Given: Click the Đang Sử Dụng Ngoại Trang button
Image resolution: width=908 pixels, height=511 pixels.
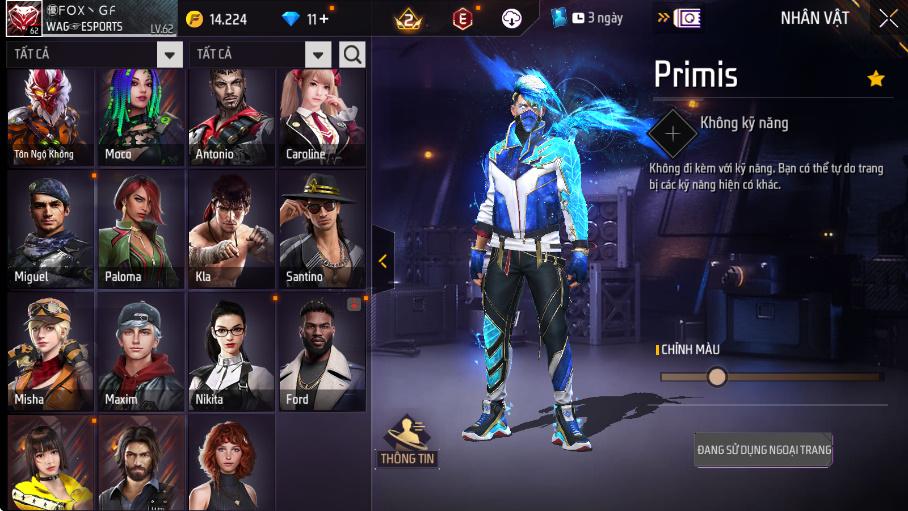Looking at the screenshot, I should (x=764, y=451).
